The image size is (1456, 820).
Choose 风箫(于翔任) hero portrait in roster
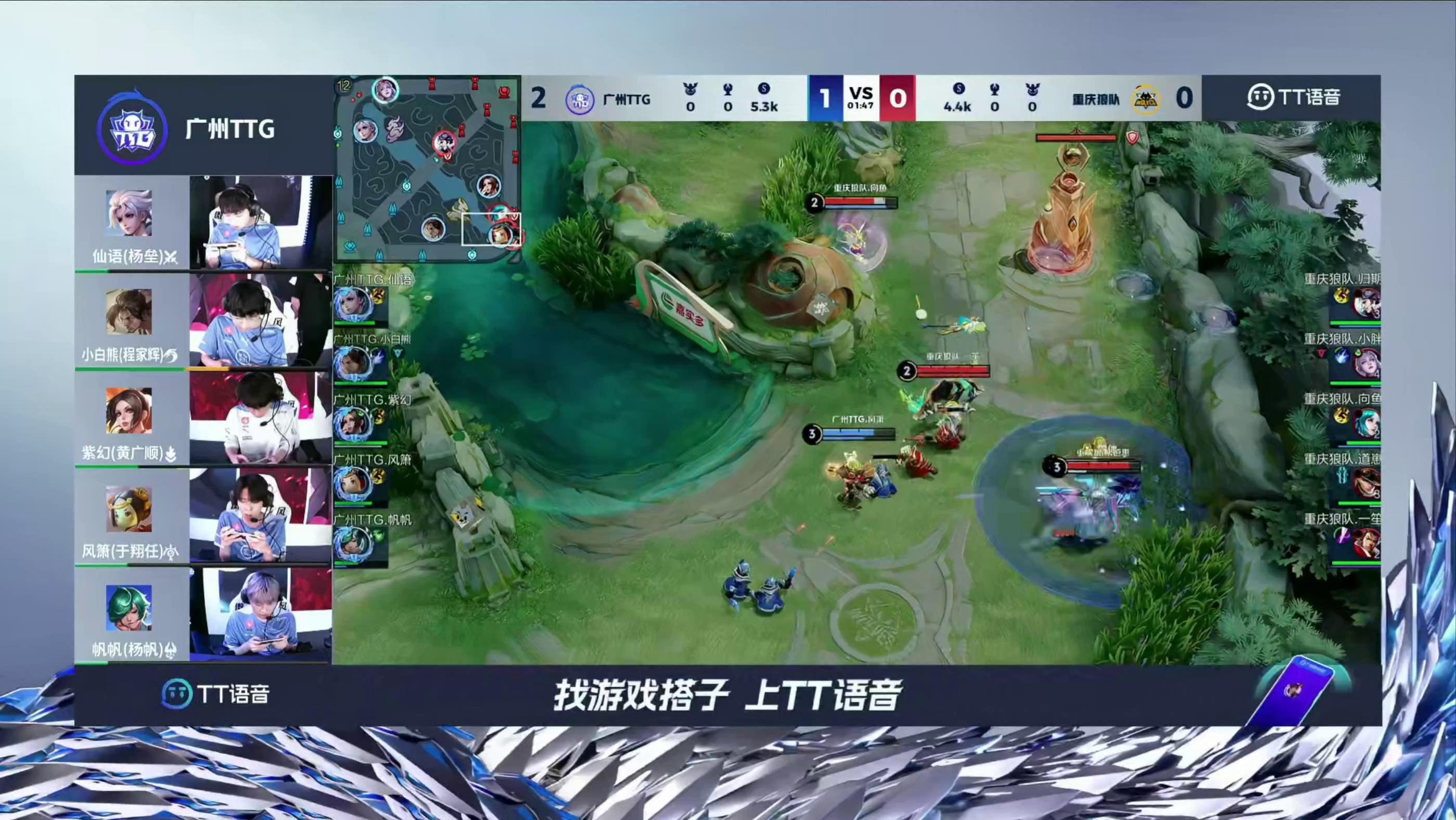coord(129,509)
